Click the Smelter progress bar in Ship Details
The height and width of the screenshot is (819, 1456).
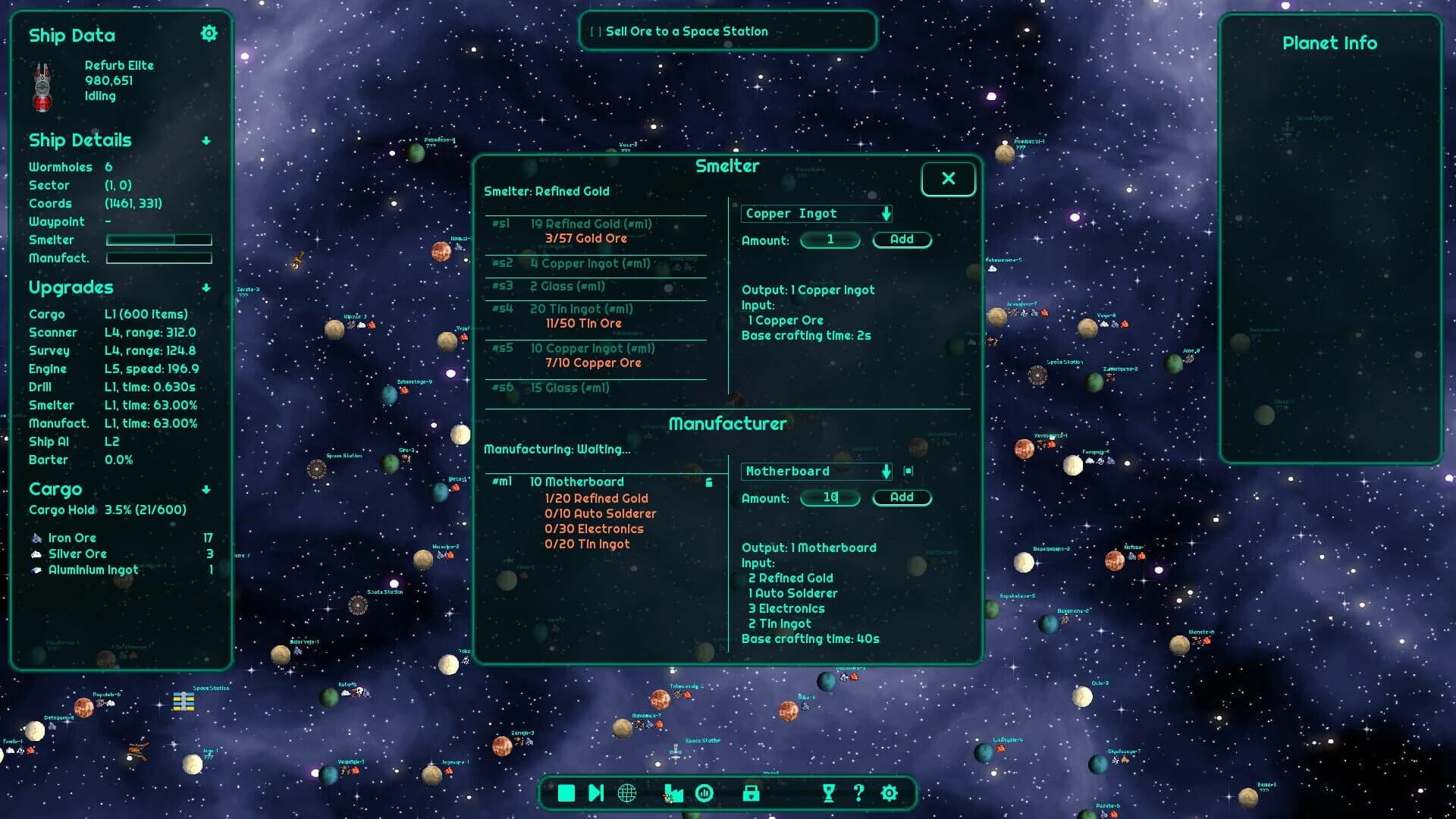tap(159, 240)
